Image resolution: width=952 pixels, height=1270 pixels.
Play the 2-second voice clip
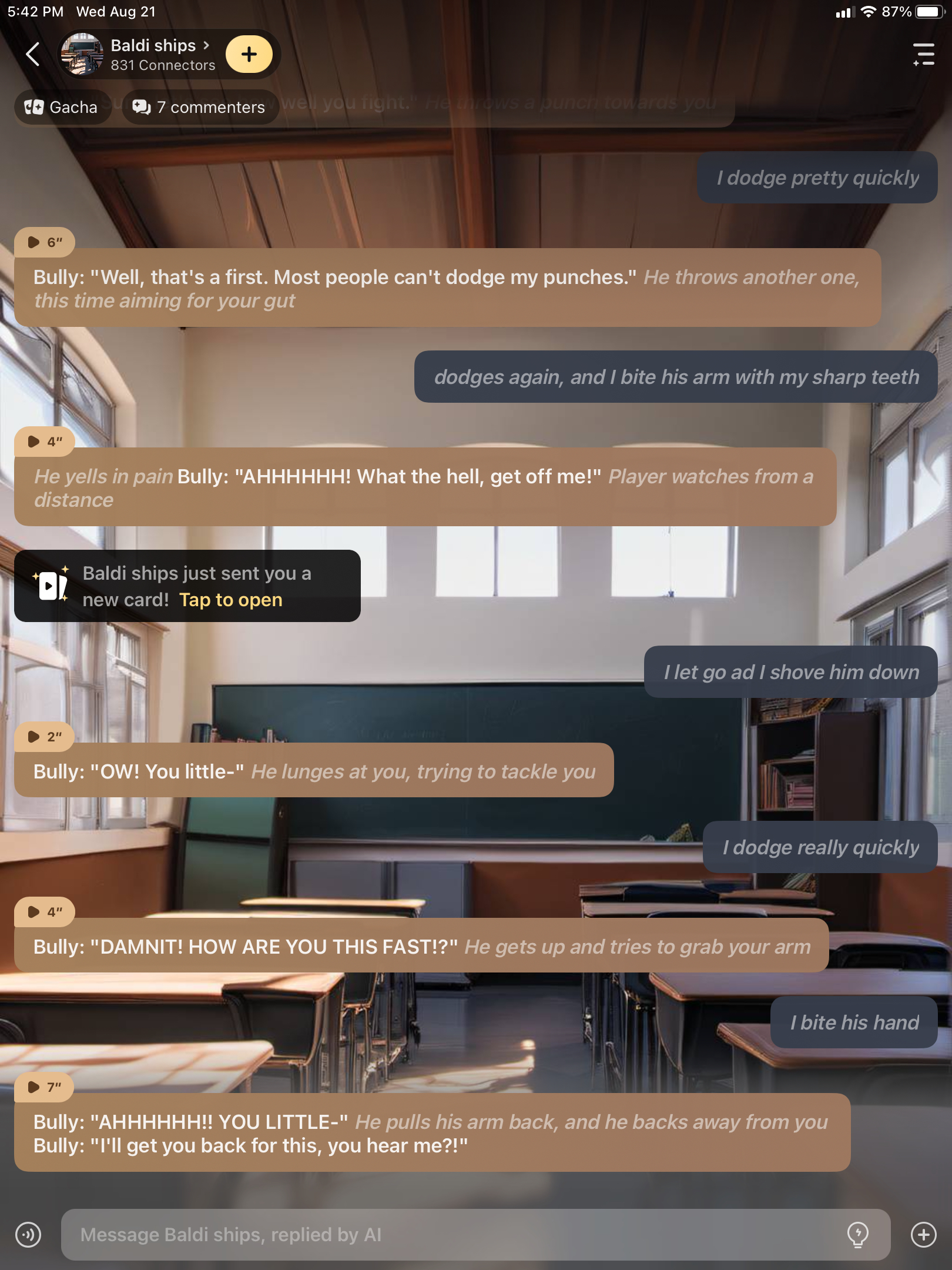click(45, 737)
